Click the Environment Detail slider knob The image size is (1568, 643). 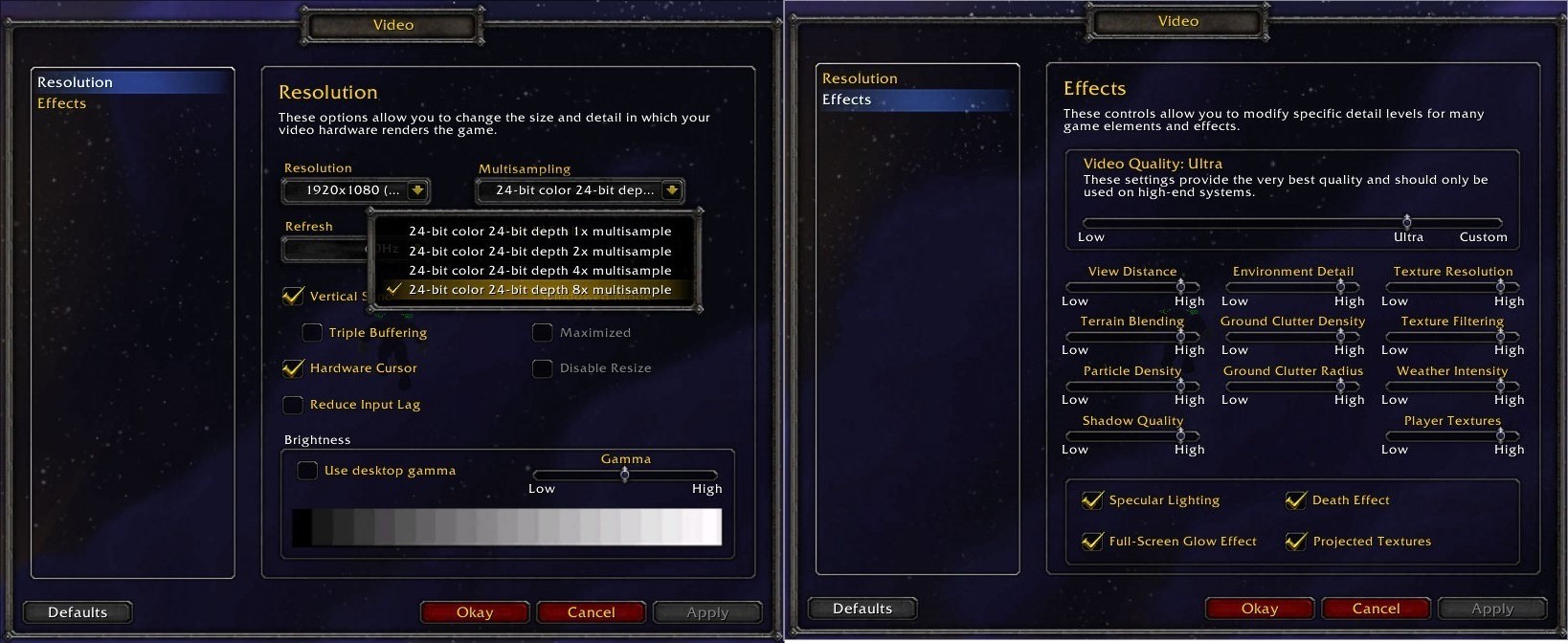point(1340,286)
